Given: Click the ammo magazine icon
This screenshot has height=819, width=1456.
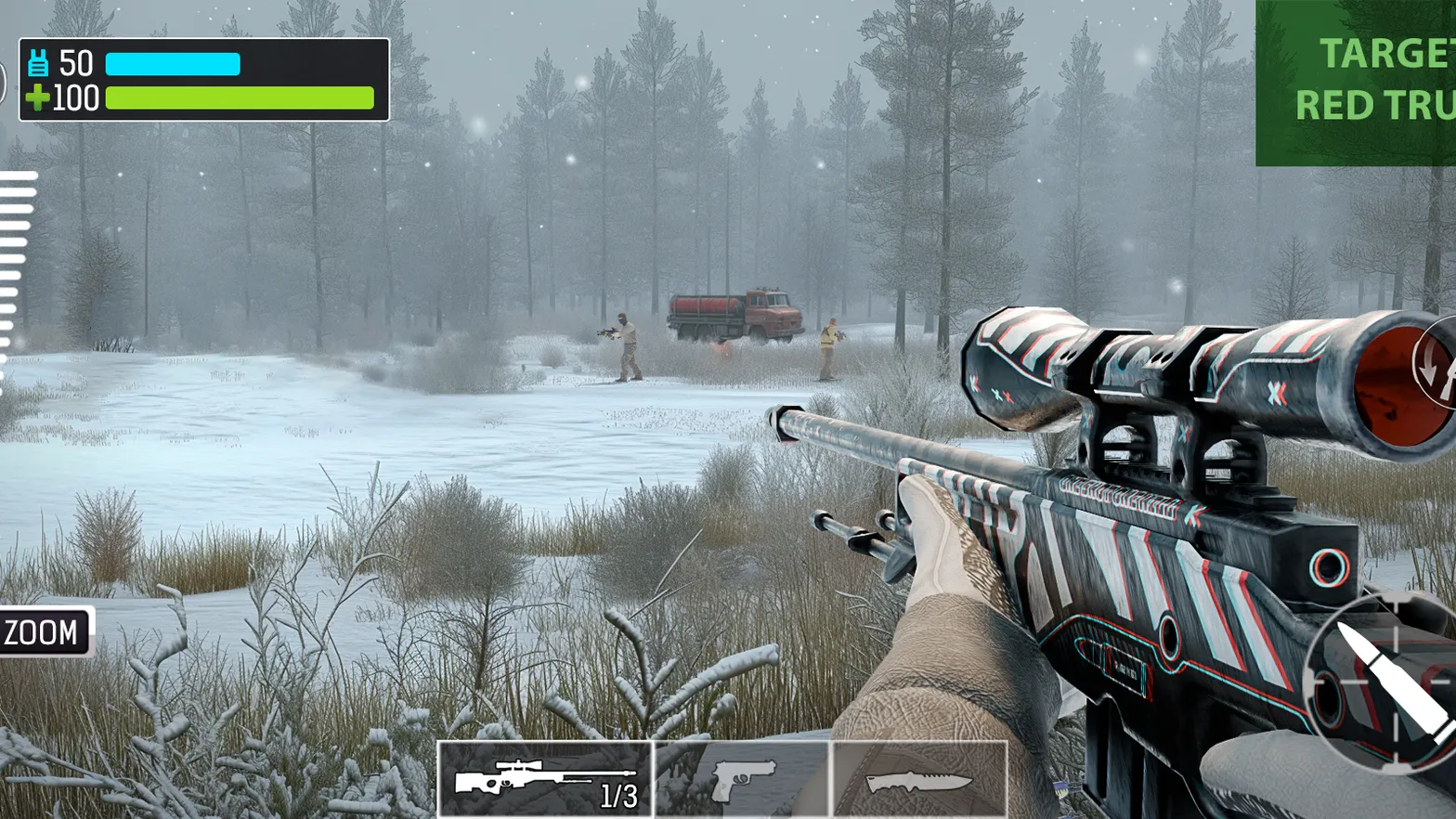Looking at the screenshot, I should tap(37, 62).
